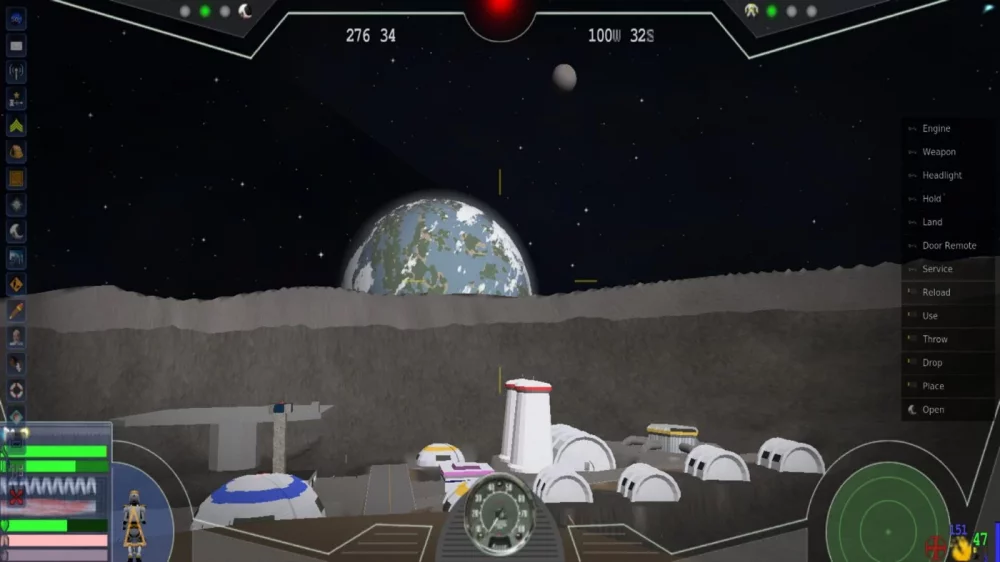Select the Throw action

934,339
